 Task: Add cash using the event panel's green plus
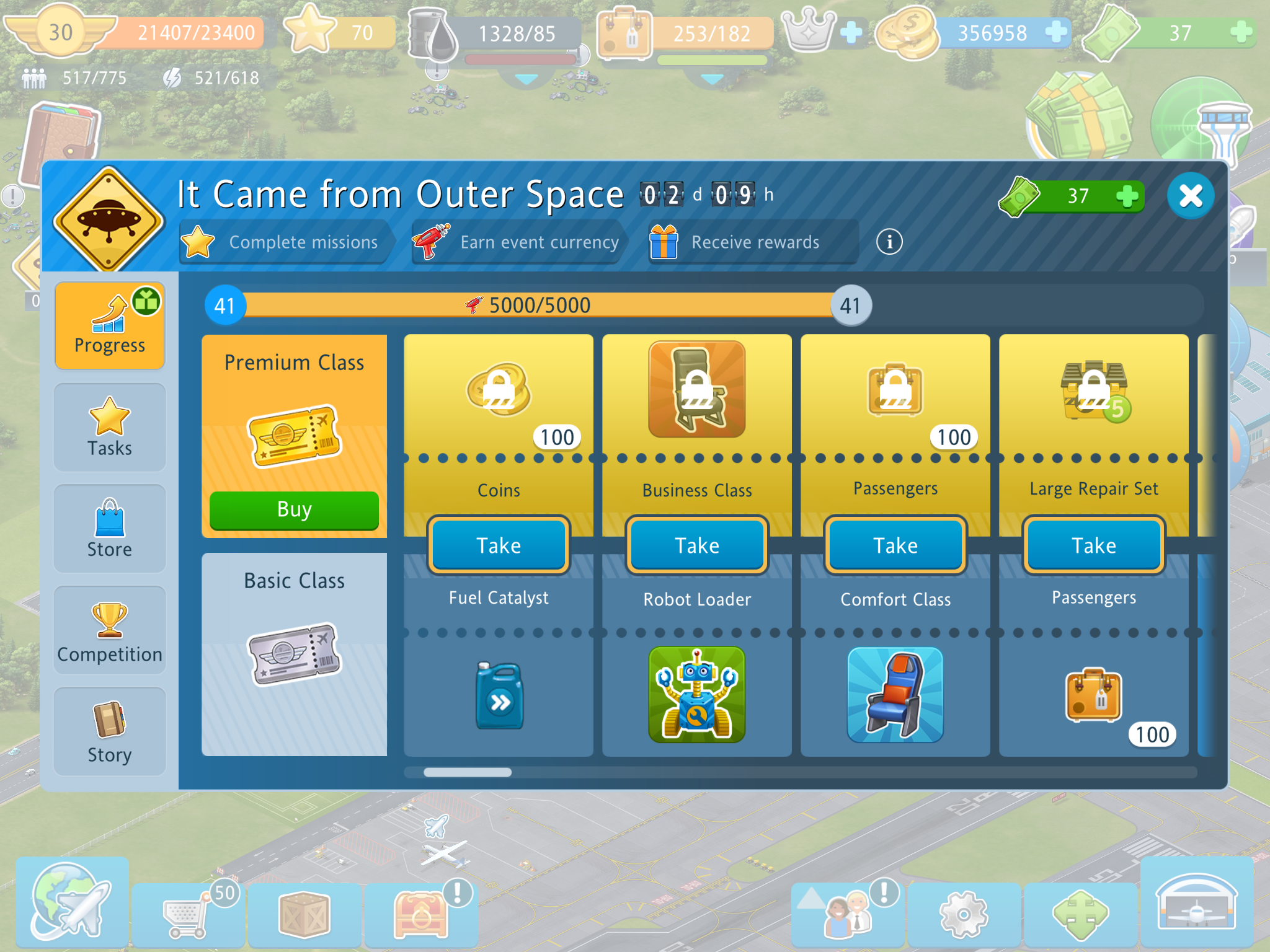click(x=1127, y=196)
